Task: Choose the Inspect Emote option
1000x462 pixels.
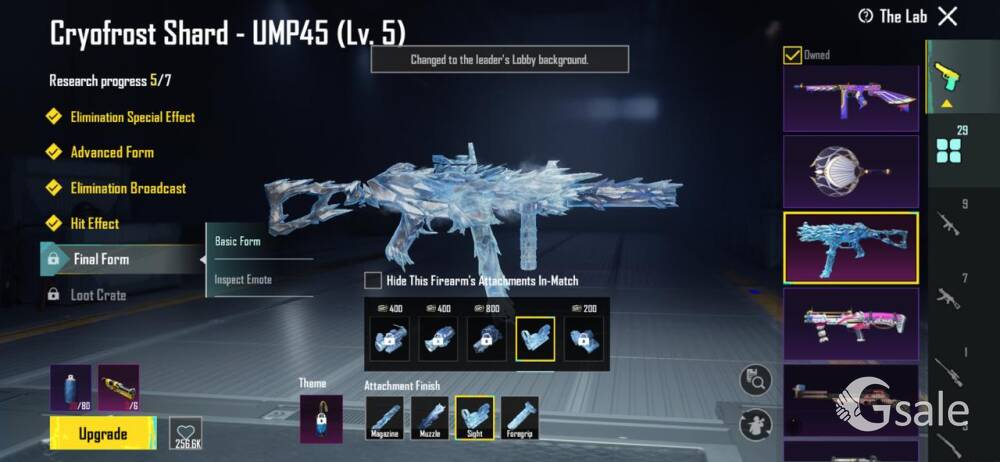Action: tap(243, 279)
